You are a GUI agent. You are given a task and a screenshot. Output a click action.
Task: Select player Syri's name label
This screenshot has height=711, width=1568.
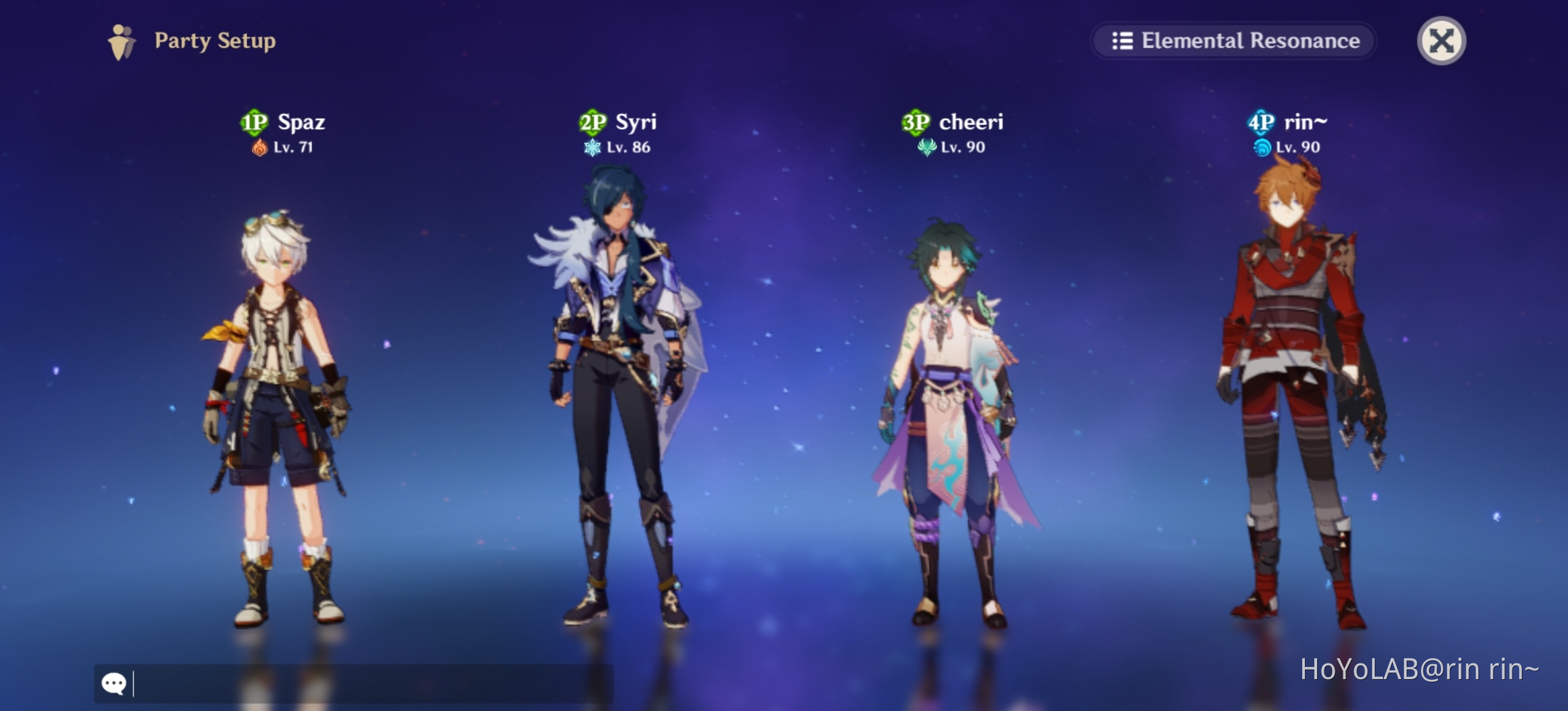pos(636,123)
